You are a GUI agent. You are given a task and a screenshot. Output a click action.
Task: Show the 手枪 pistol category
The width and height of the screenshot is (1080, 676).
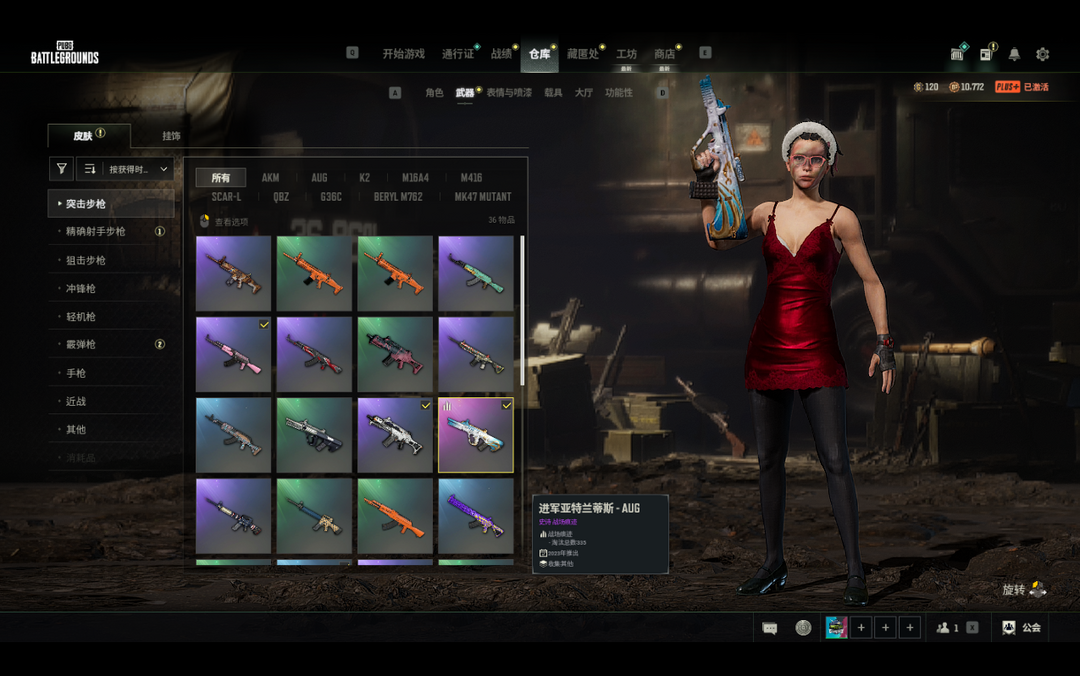click(75, 373)
